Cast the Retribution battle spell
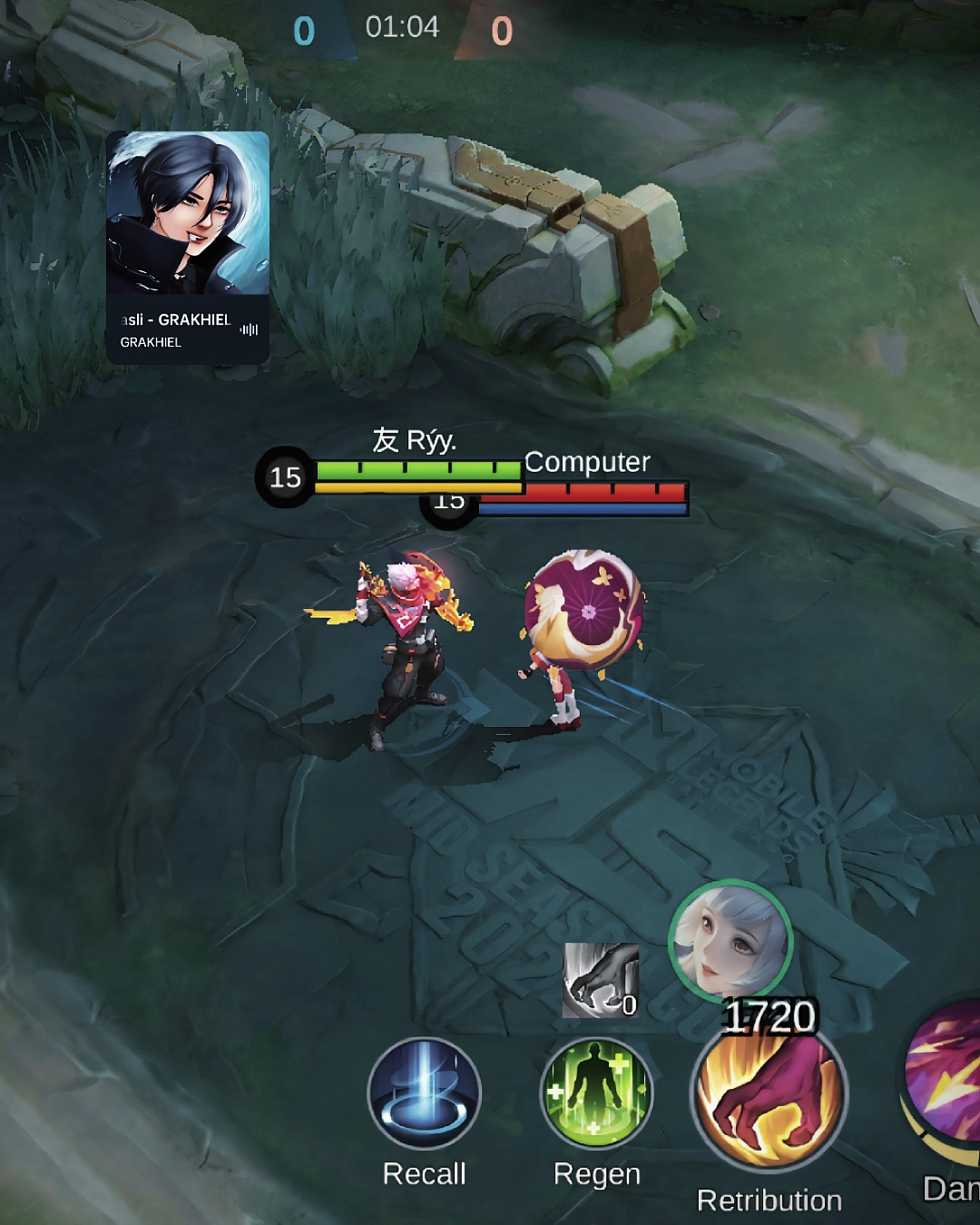The image size is (980, 1225). (769, 1096)
